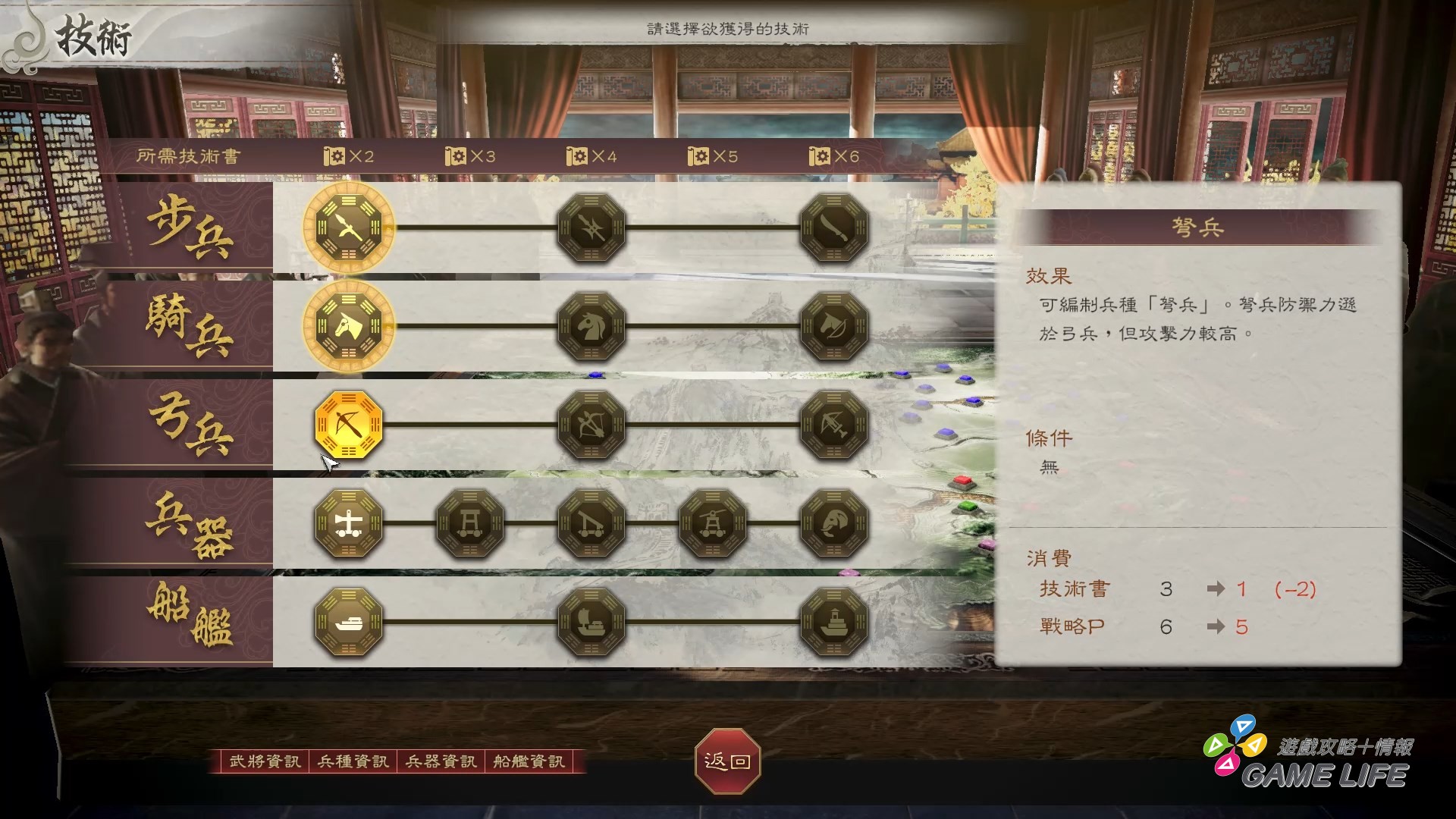
Task: Select the repeating crossbow technology
Action: pos(834,427)
